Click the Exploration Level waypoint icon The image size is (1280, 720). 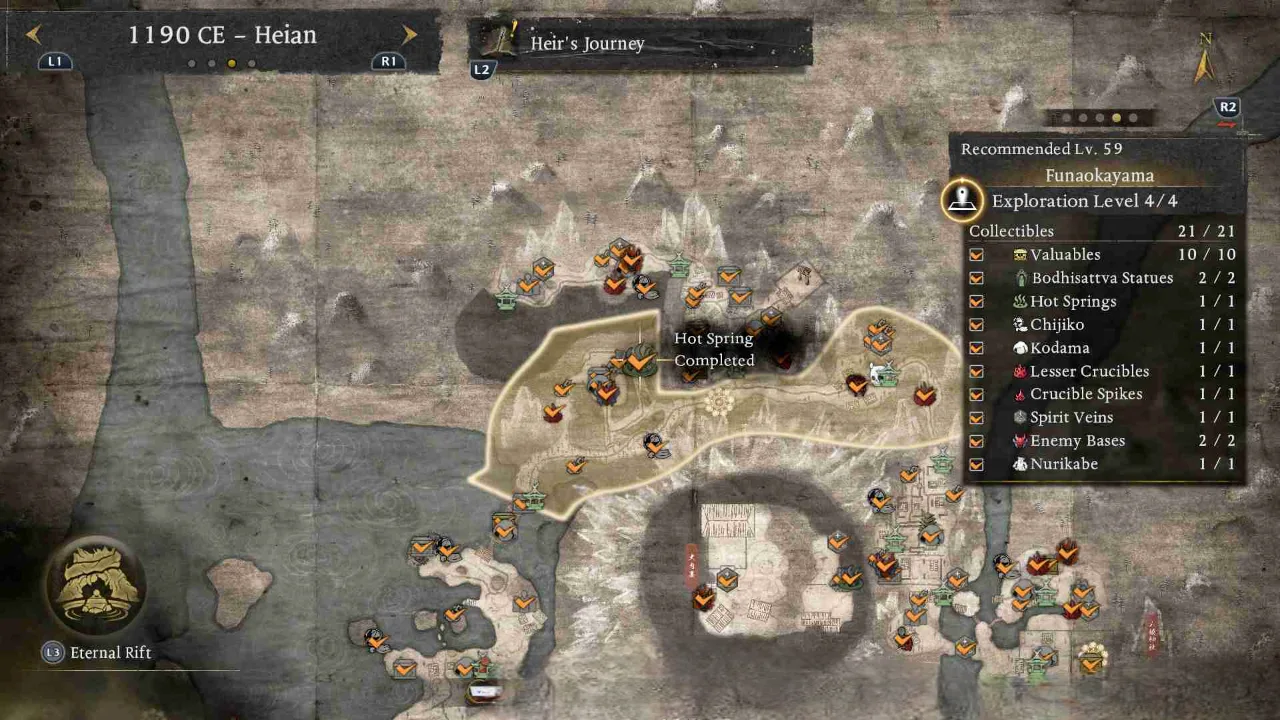pos(962,199)
